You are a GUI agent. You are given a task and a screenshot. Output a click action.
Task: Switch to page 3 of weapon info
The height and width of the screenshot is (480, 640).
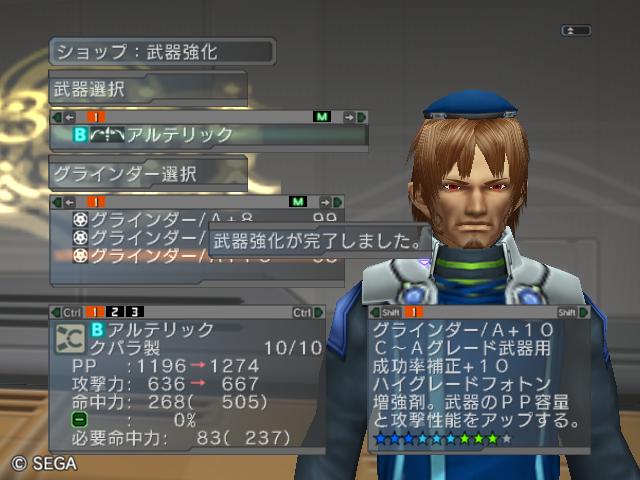coord(134,313)
